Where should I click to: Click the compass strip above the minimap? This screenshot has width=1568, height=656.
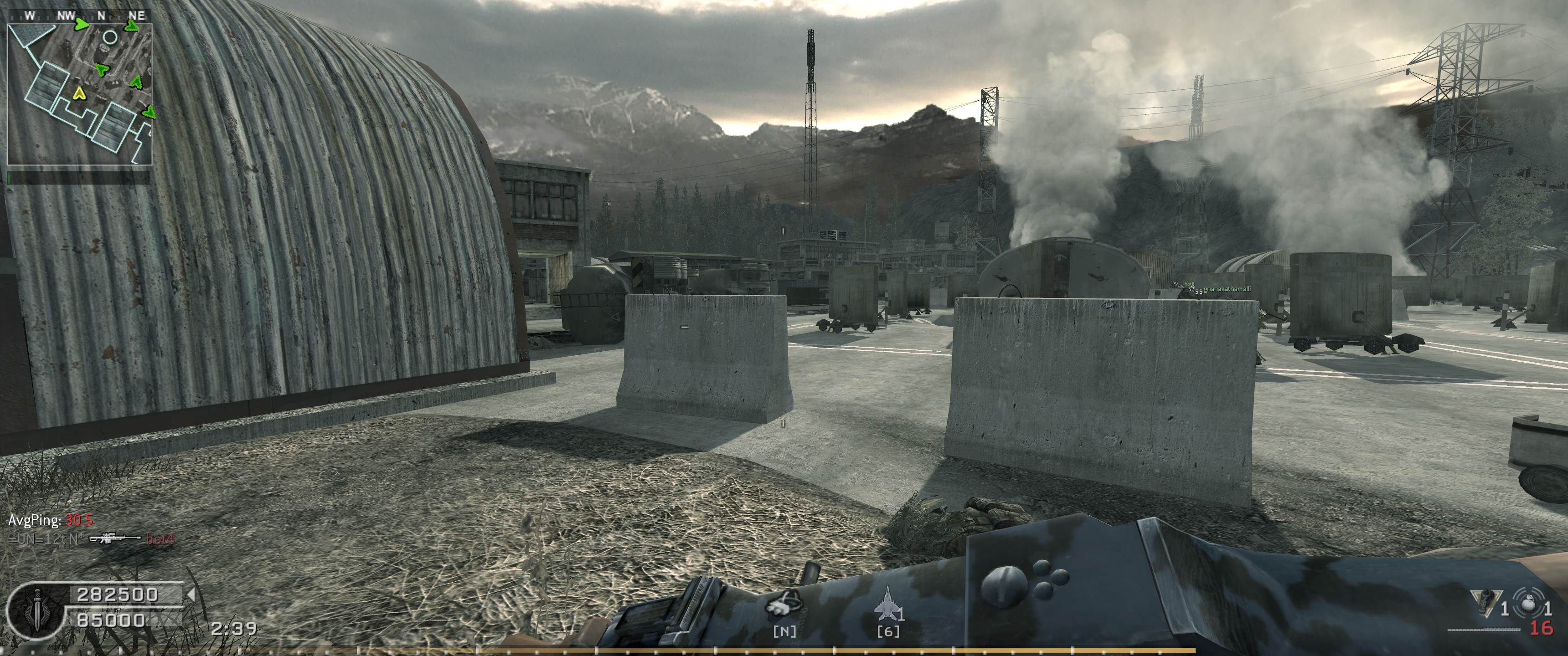[79, 16]
